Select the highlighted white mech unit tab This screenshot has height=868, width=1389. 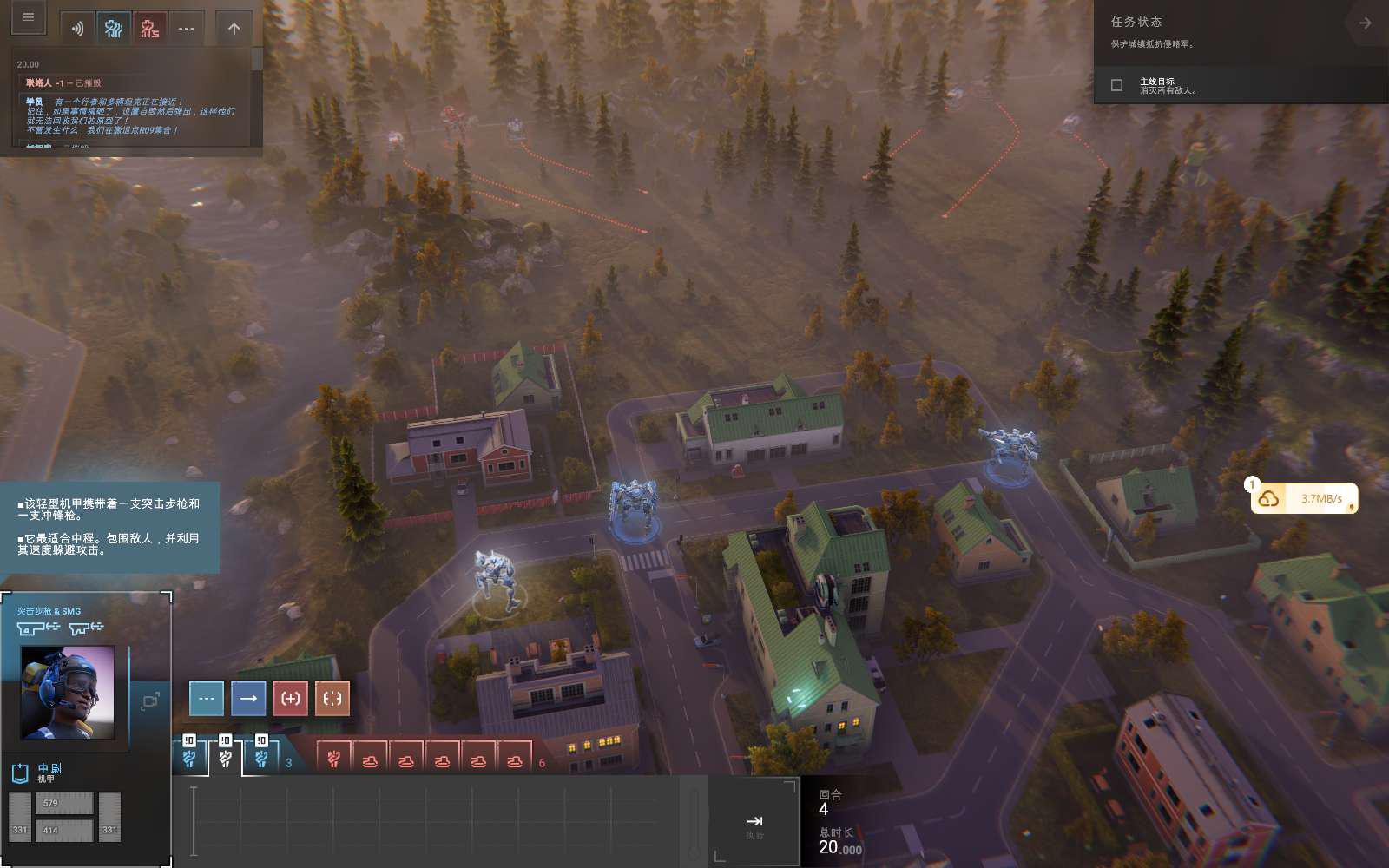point(225,759)
